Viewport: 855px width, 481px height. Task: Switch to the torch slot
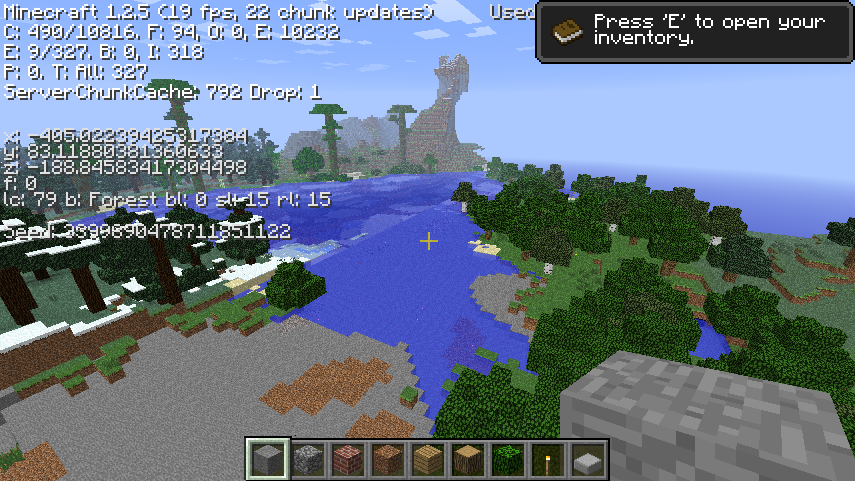tap(548, 459)
